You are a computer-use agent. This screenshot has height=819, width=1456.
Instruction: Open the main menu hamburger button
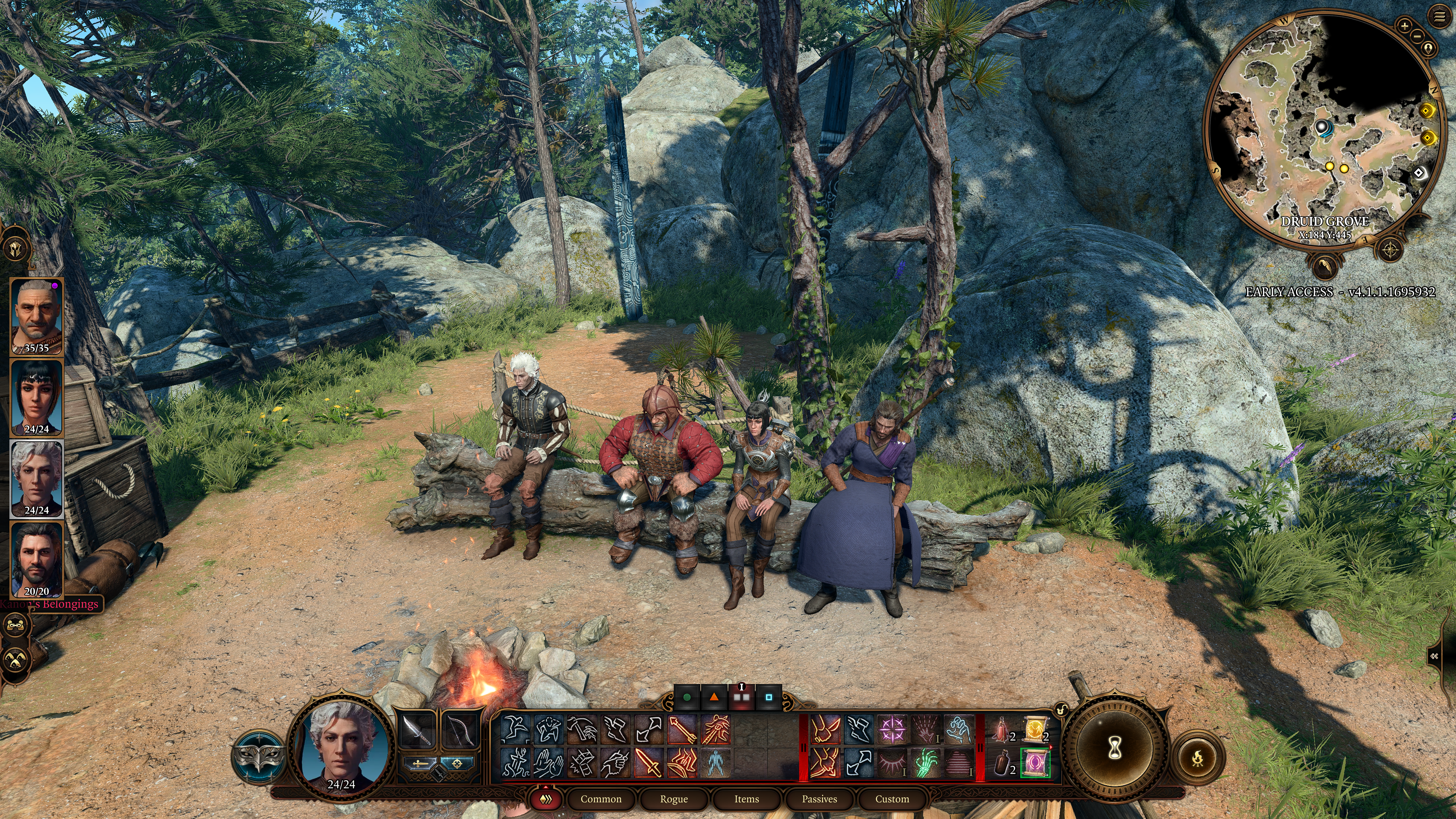click(1439, 17)
